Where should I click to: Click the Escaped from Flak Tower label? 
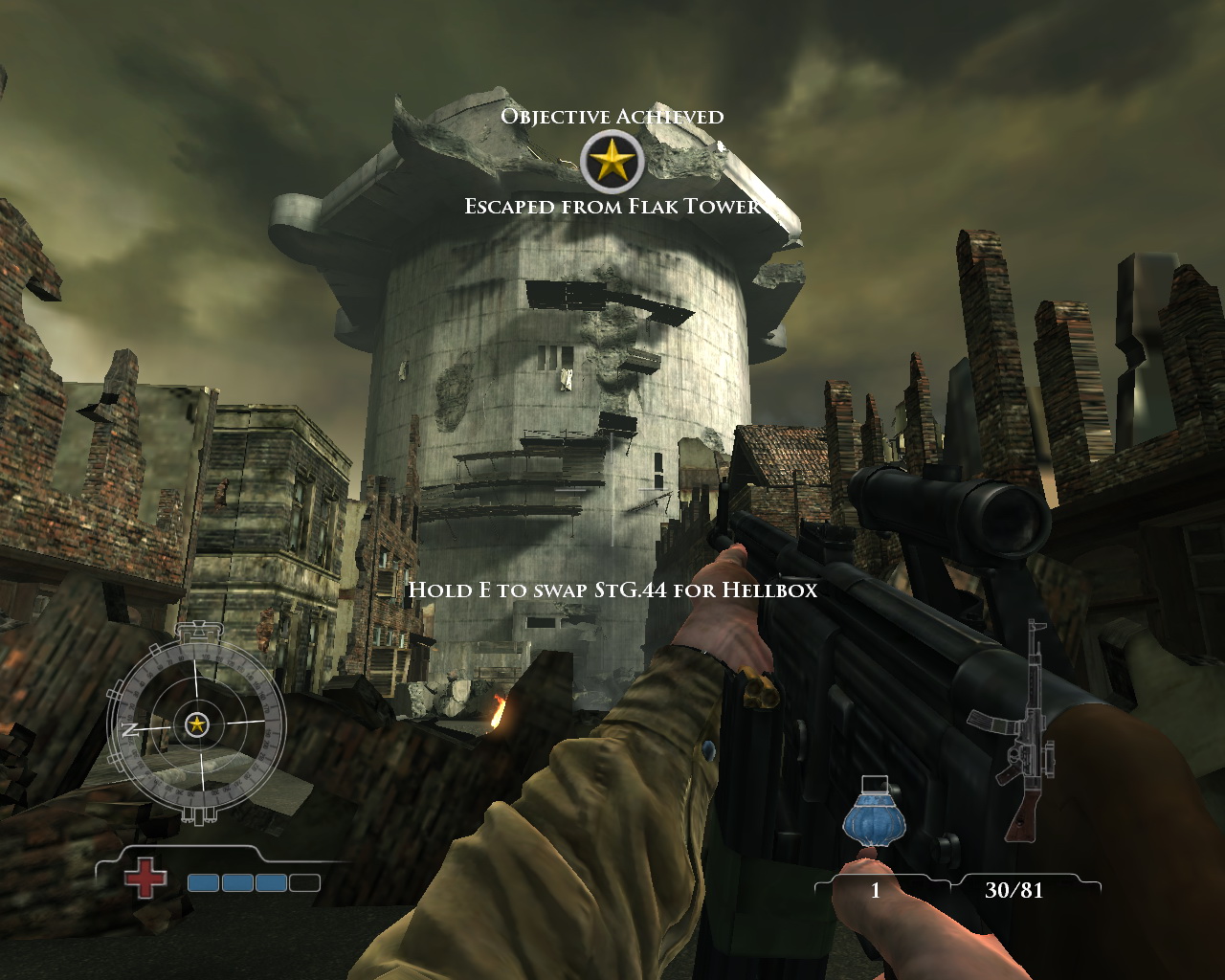click(x=612, y=204)
